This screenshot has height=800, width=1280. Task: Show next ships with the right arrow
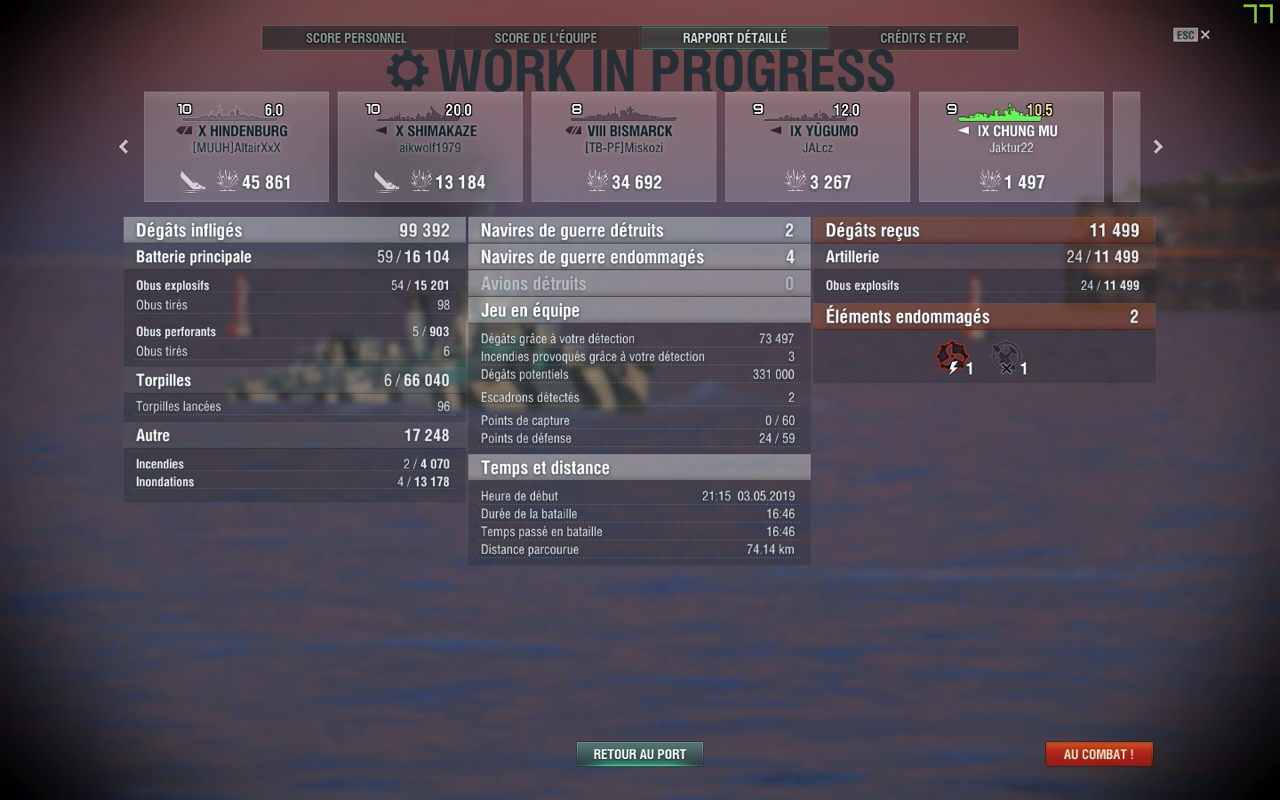1158,147
